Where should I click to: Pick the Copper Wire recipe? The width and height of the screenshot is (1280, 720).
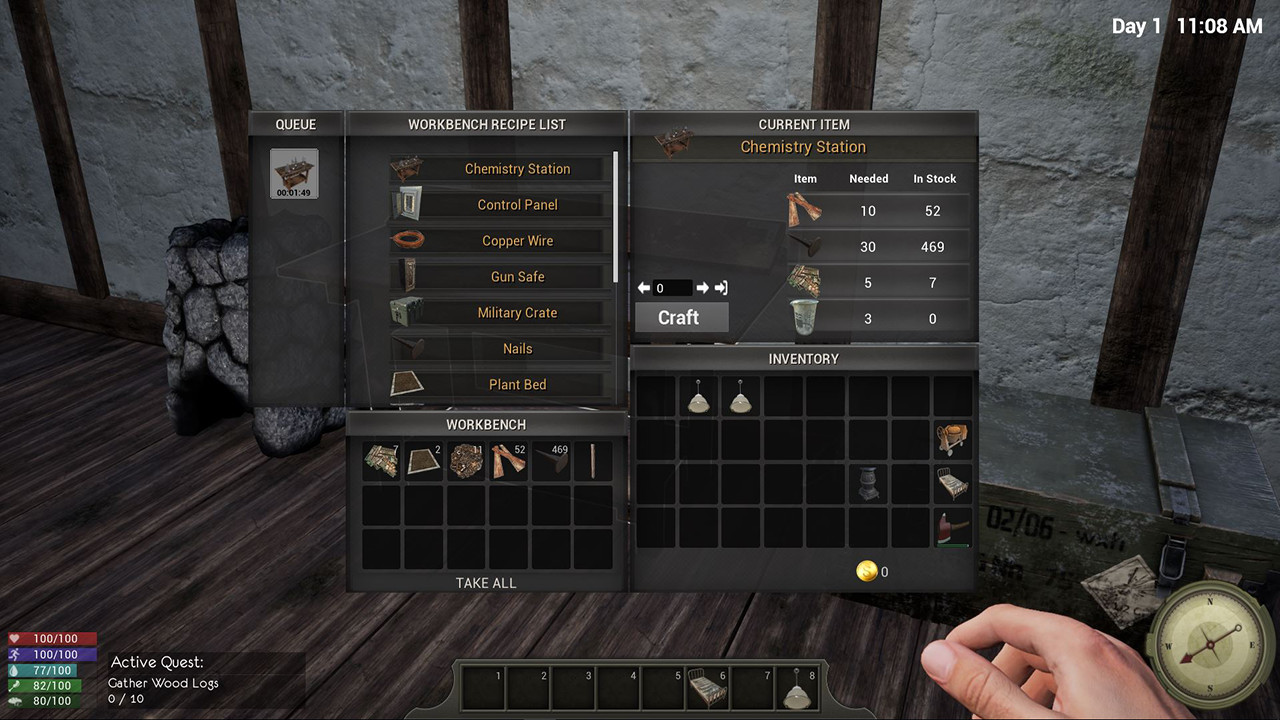tap(517, 241)
